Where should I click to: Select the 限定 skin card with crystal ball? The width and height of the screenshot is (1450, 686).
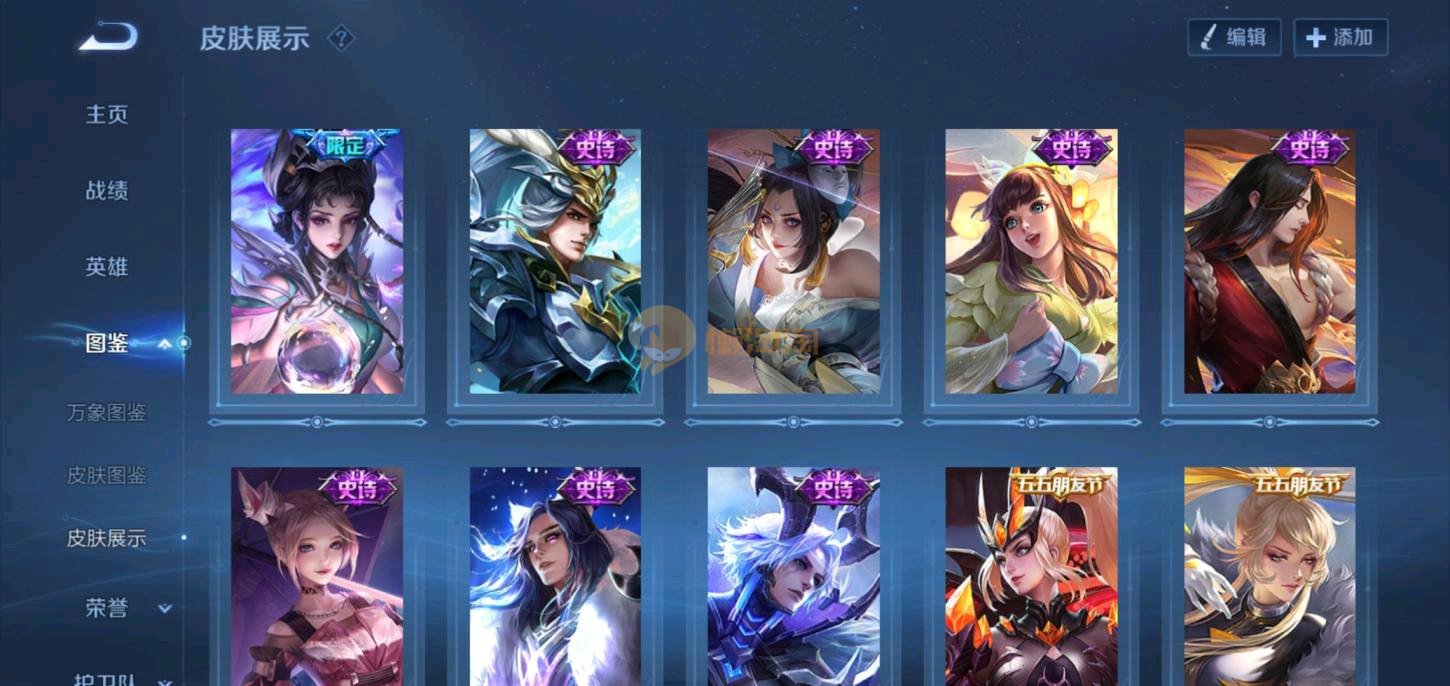(317, 262)
